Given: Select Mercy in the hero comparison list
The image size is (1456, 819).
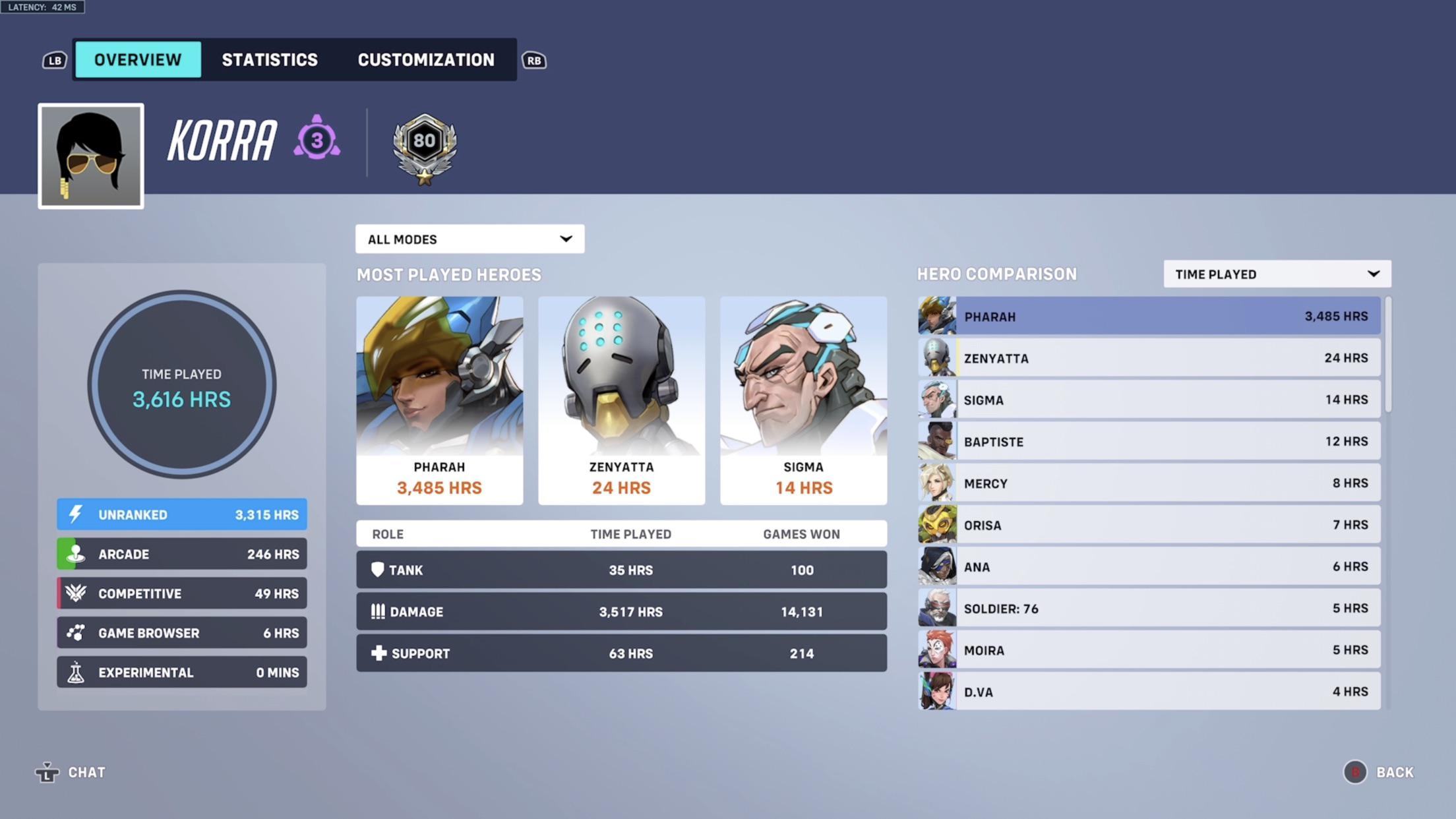Looking at the screenshot, I should (1149, 483).
